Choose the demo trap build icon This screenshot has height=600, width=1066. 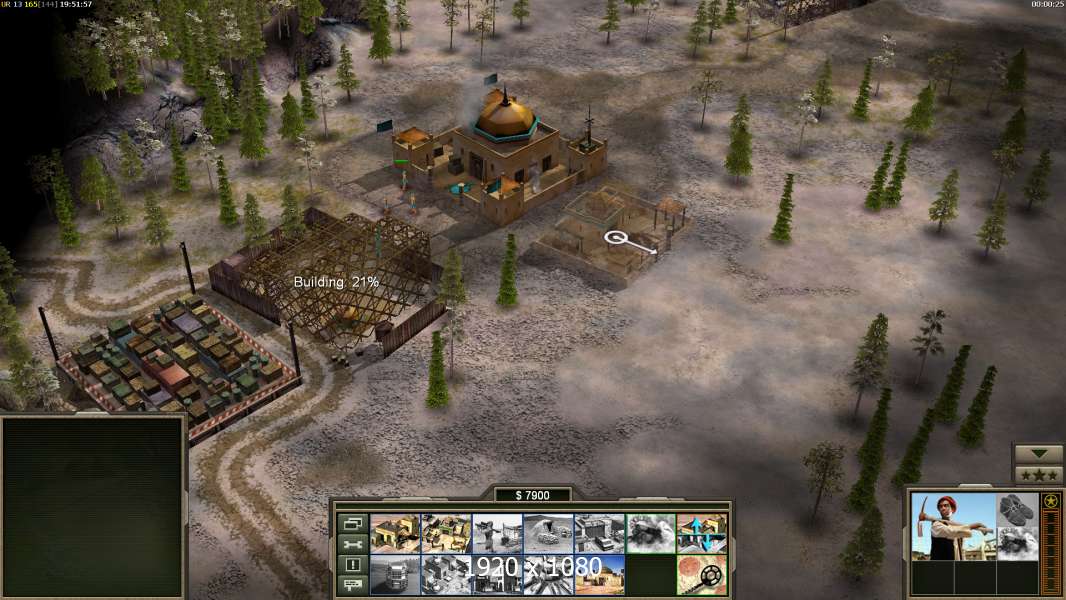(650, 533)
